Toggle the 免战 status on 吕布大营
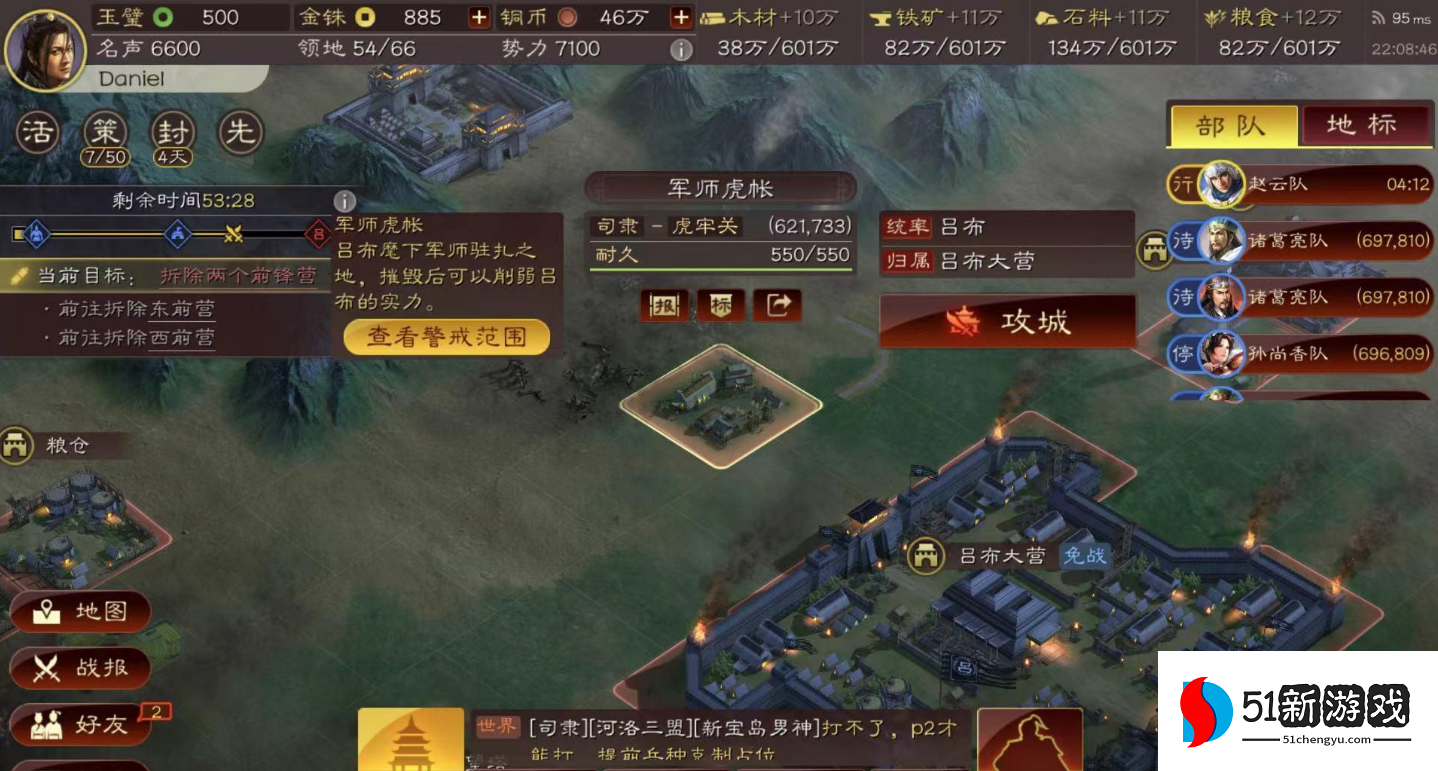The width and height of the screenshot is (1438, 771). tap(1085, 558)
